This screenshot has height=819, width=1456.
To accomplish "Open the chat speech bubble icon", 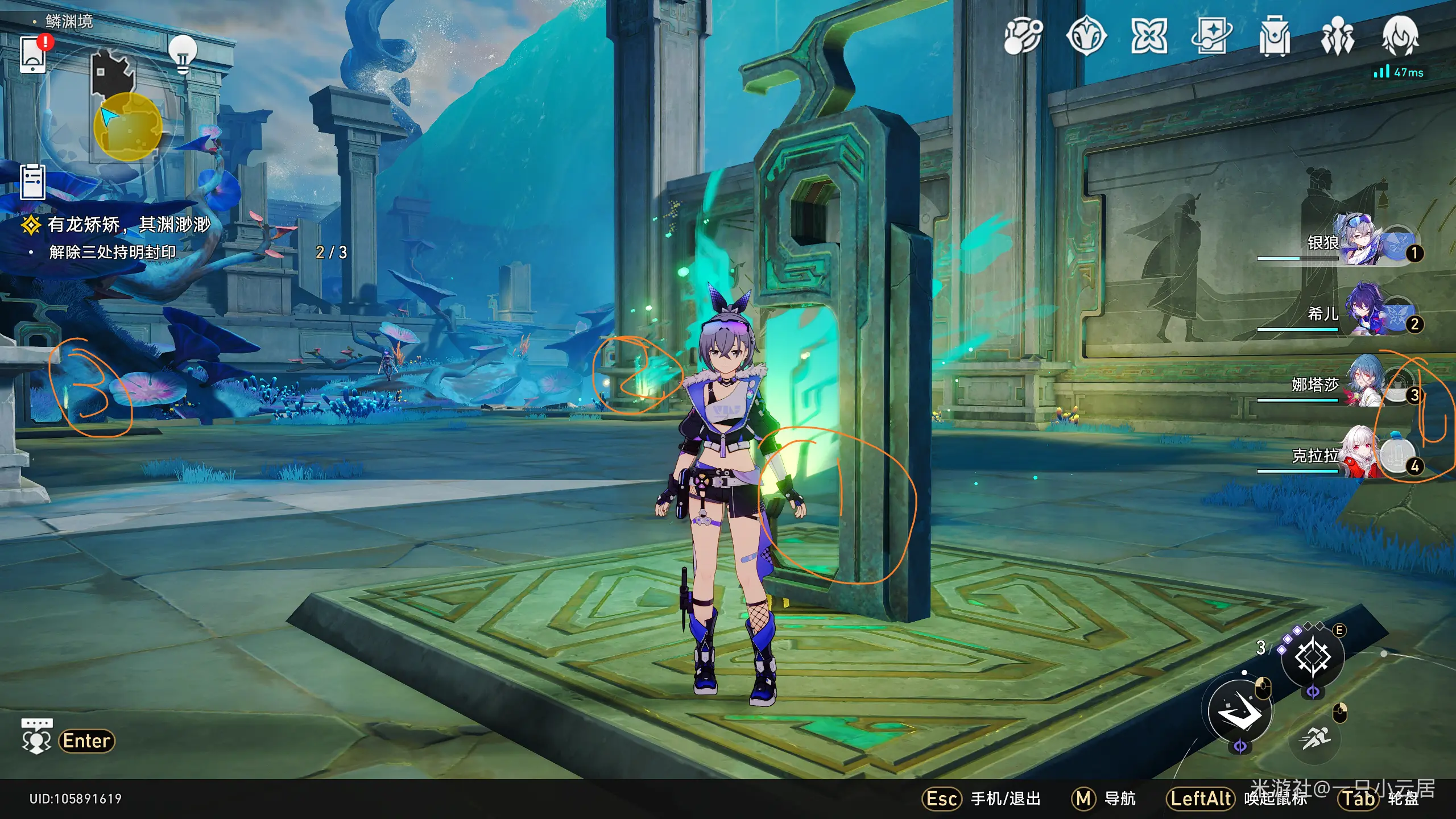I will coord(37,737).
